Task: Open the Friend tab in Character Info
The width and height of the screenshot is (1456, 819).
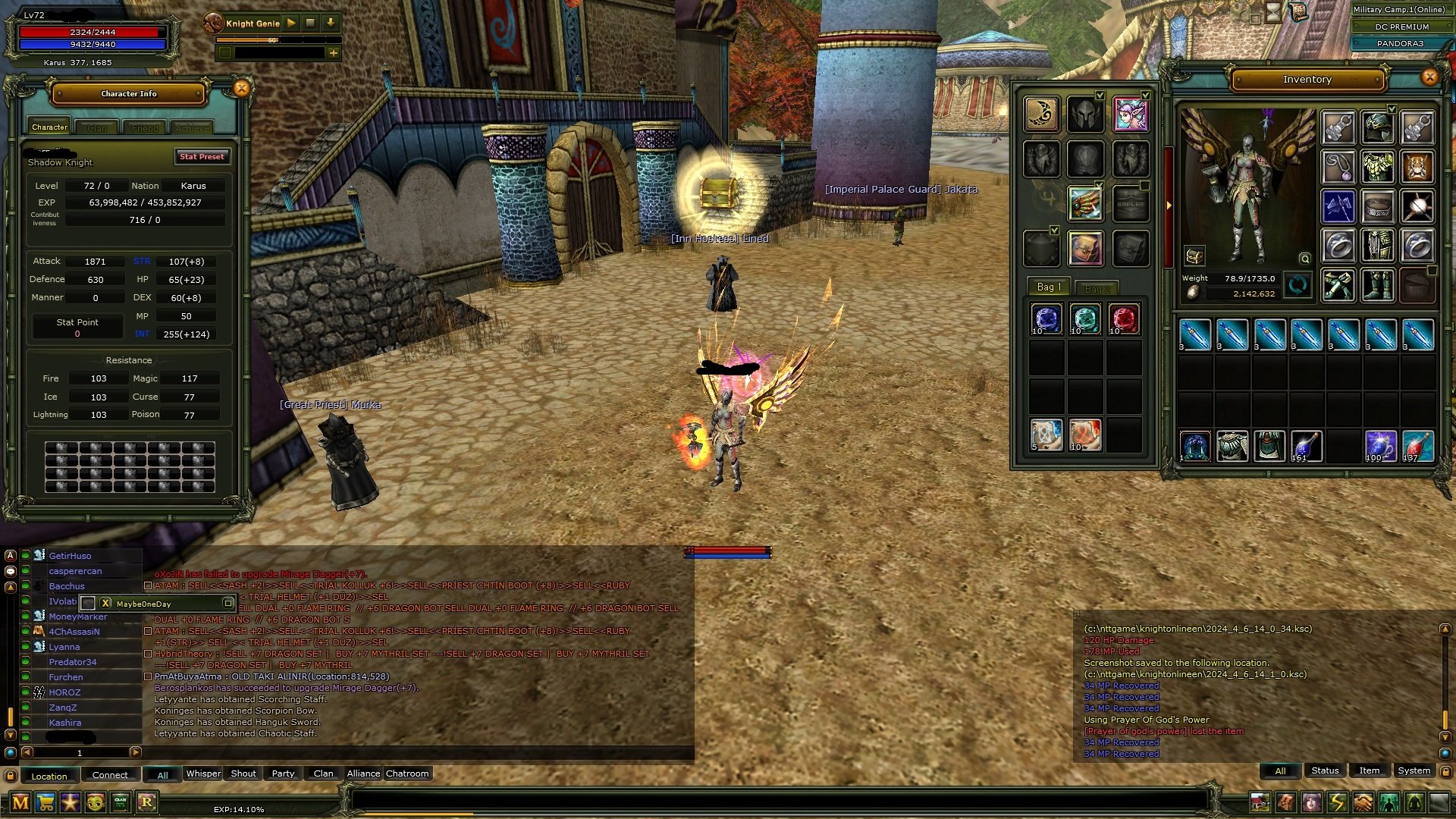Action: coord(144,127)
